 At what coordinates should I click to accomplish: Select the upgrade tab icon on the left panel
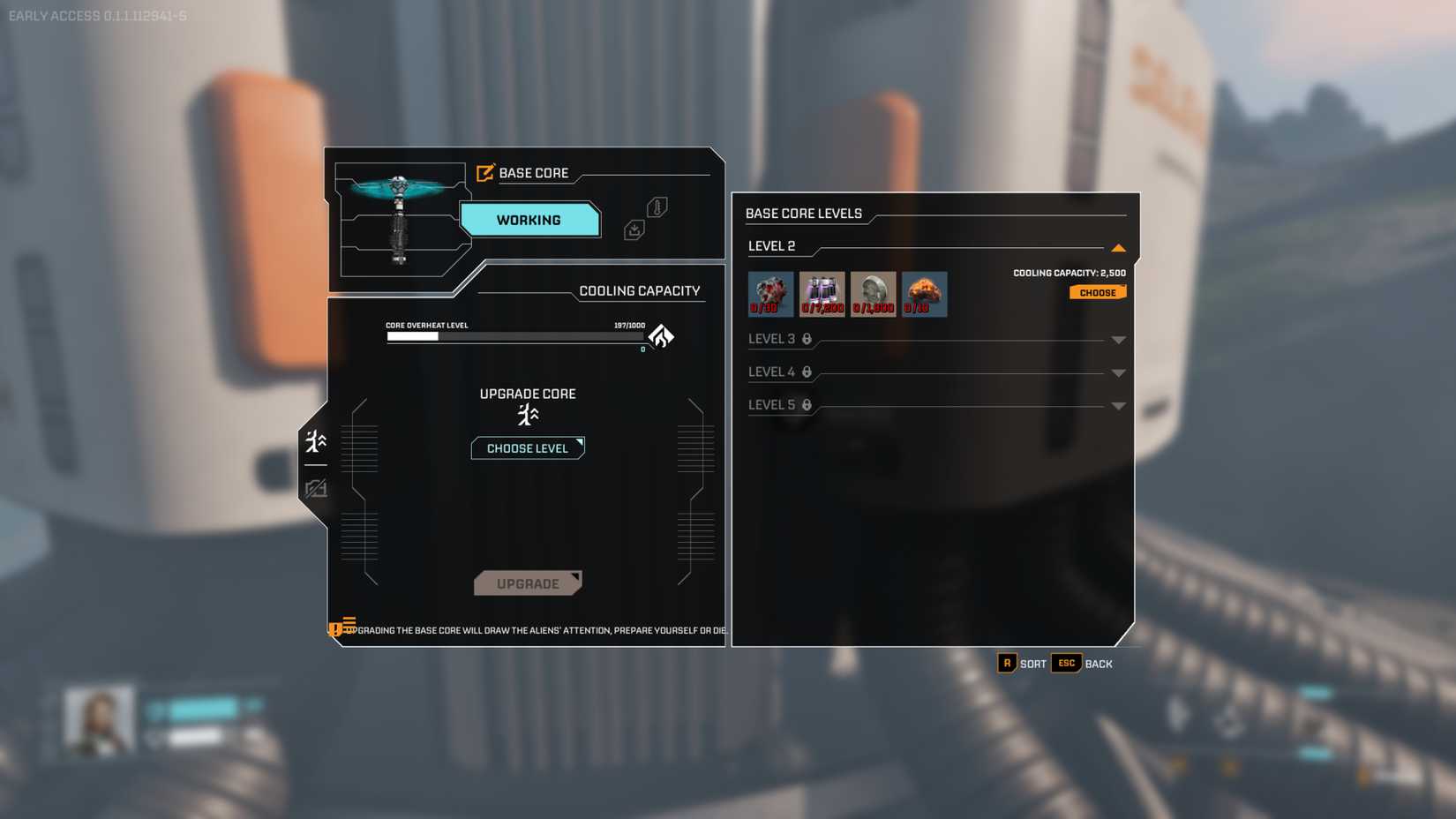pos(315,440)
